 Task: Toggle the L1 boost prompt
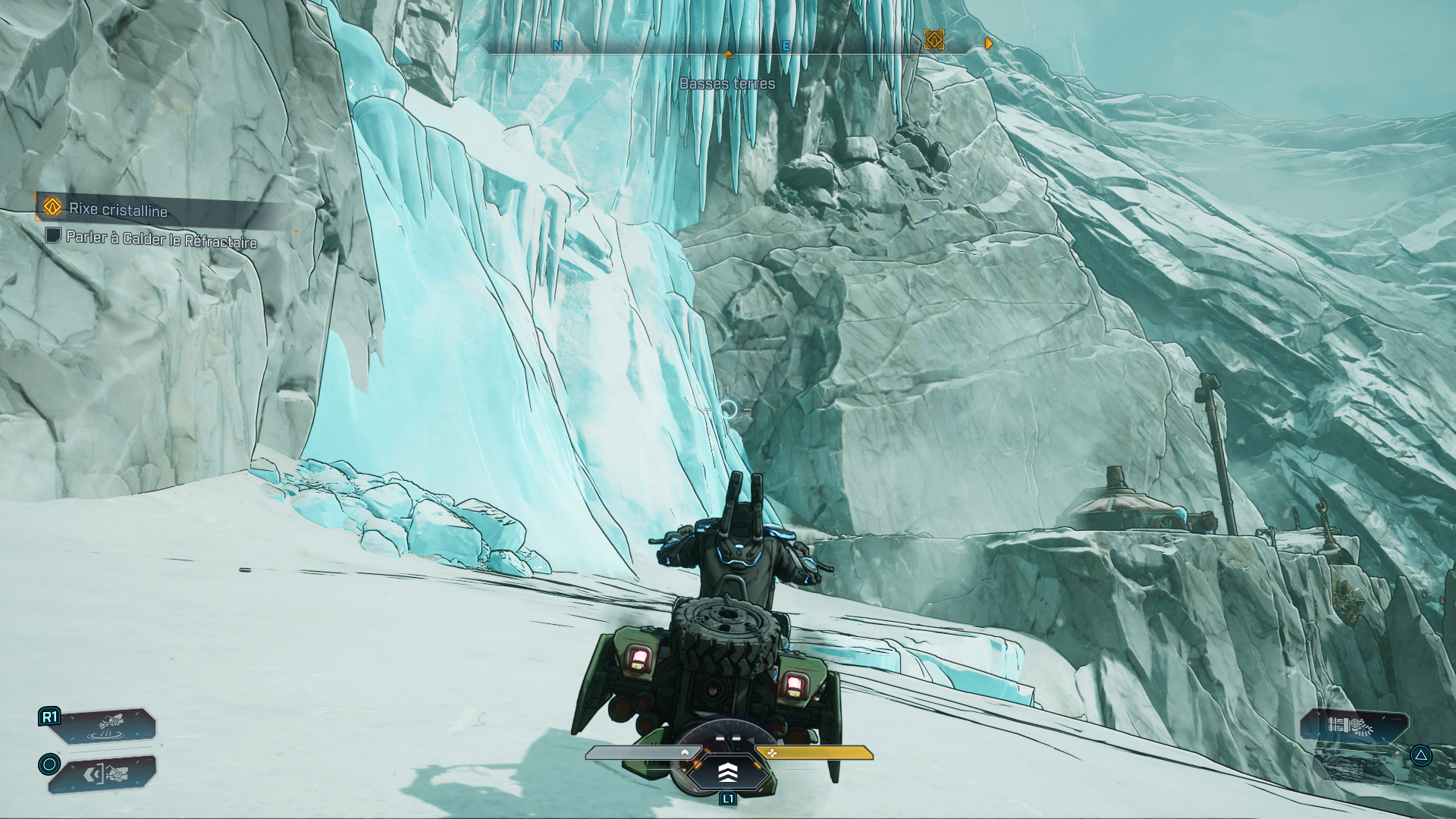click(729, 800)
